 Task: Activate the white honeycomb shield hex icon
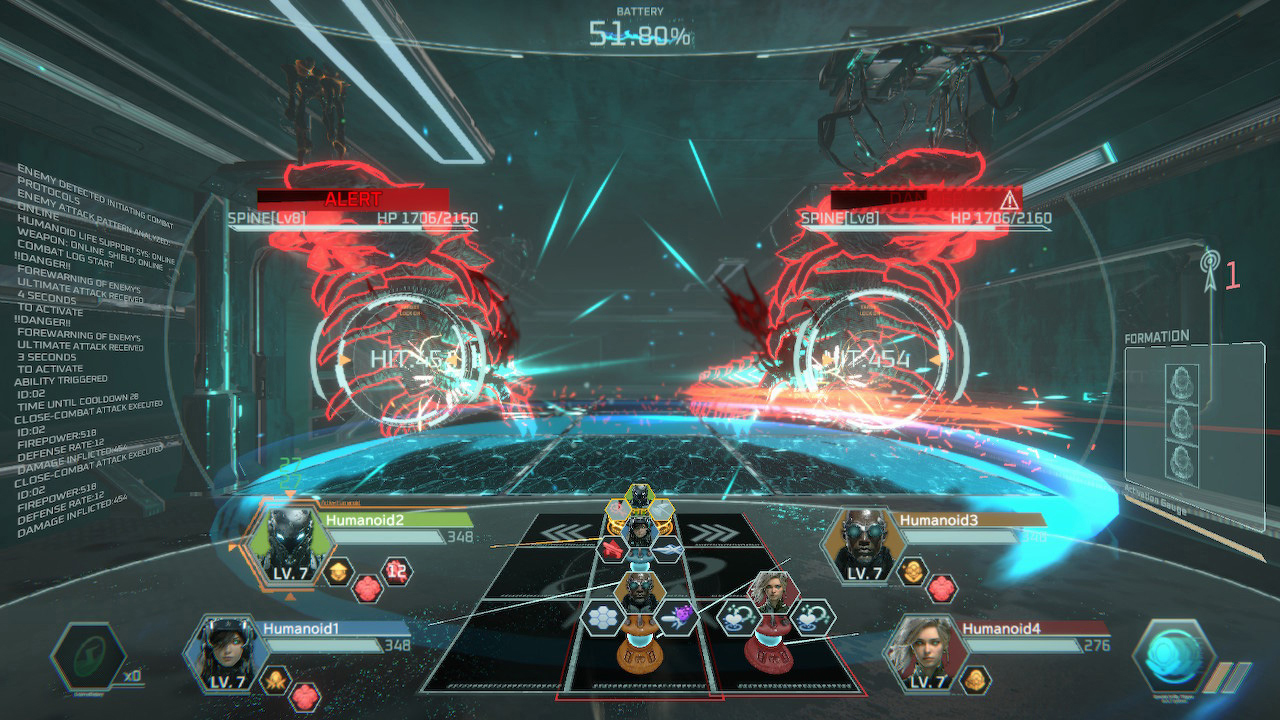[601, 616]
